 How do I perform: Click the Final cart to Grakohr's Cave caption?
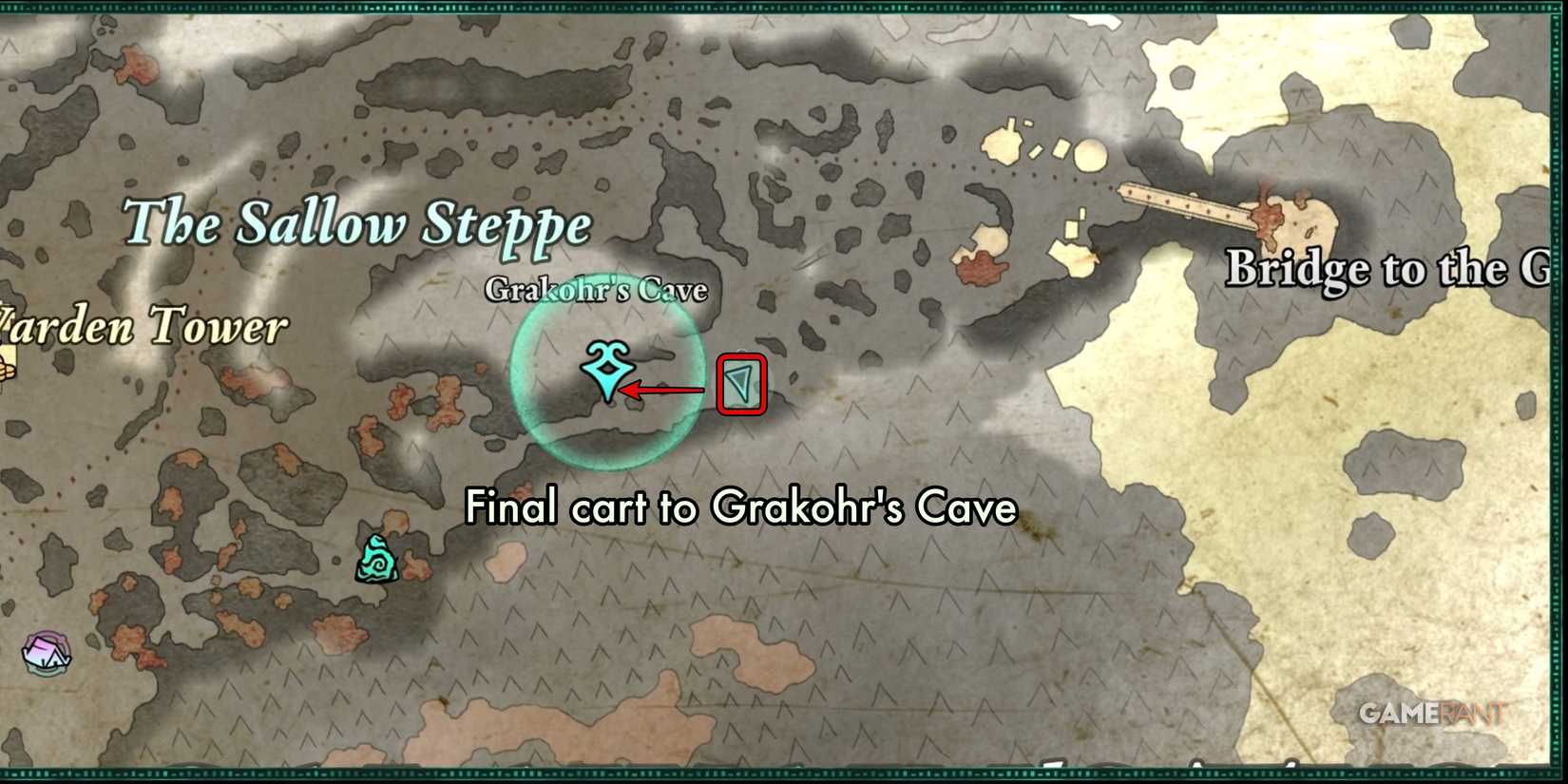(740, 507)
